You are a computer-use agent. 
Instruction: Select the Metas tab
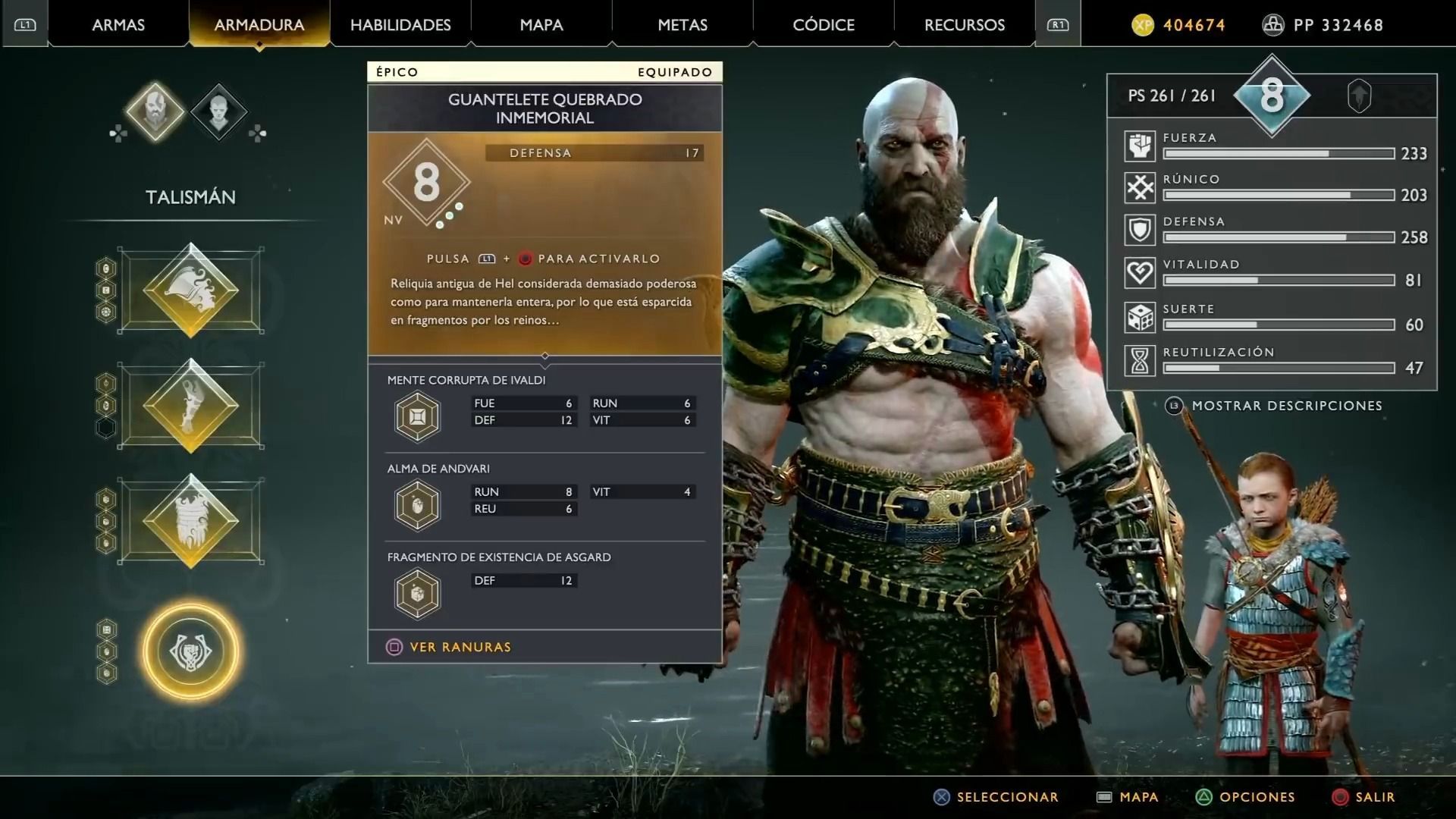click(x=682, y=25)
